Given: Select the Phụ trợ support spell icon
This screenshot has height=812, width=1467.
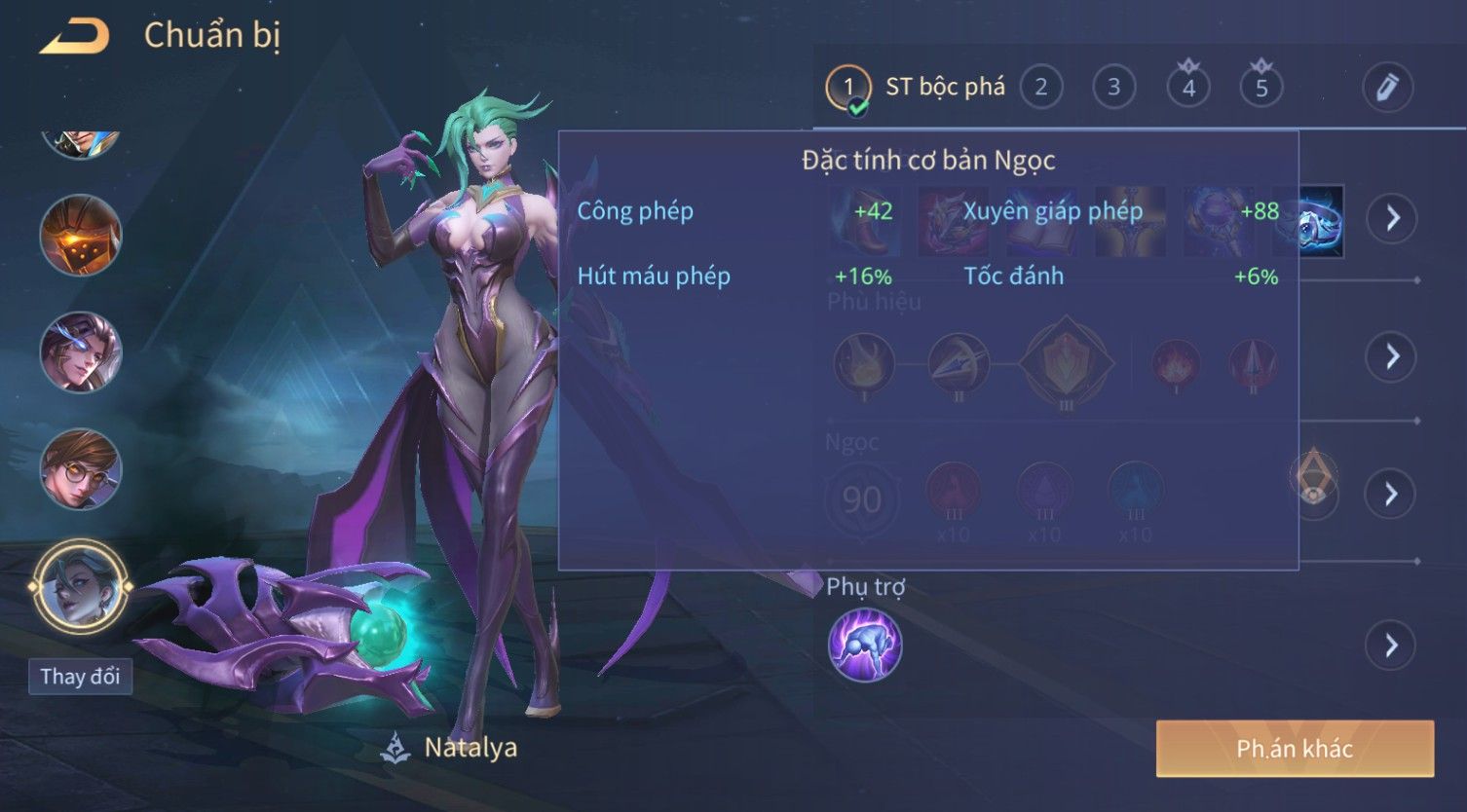Looking at the screenshot, I should click(x=865, y=645).
